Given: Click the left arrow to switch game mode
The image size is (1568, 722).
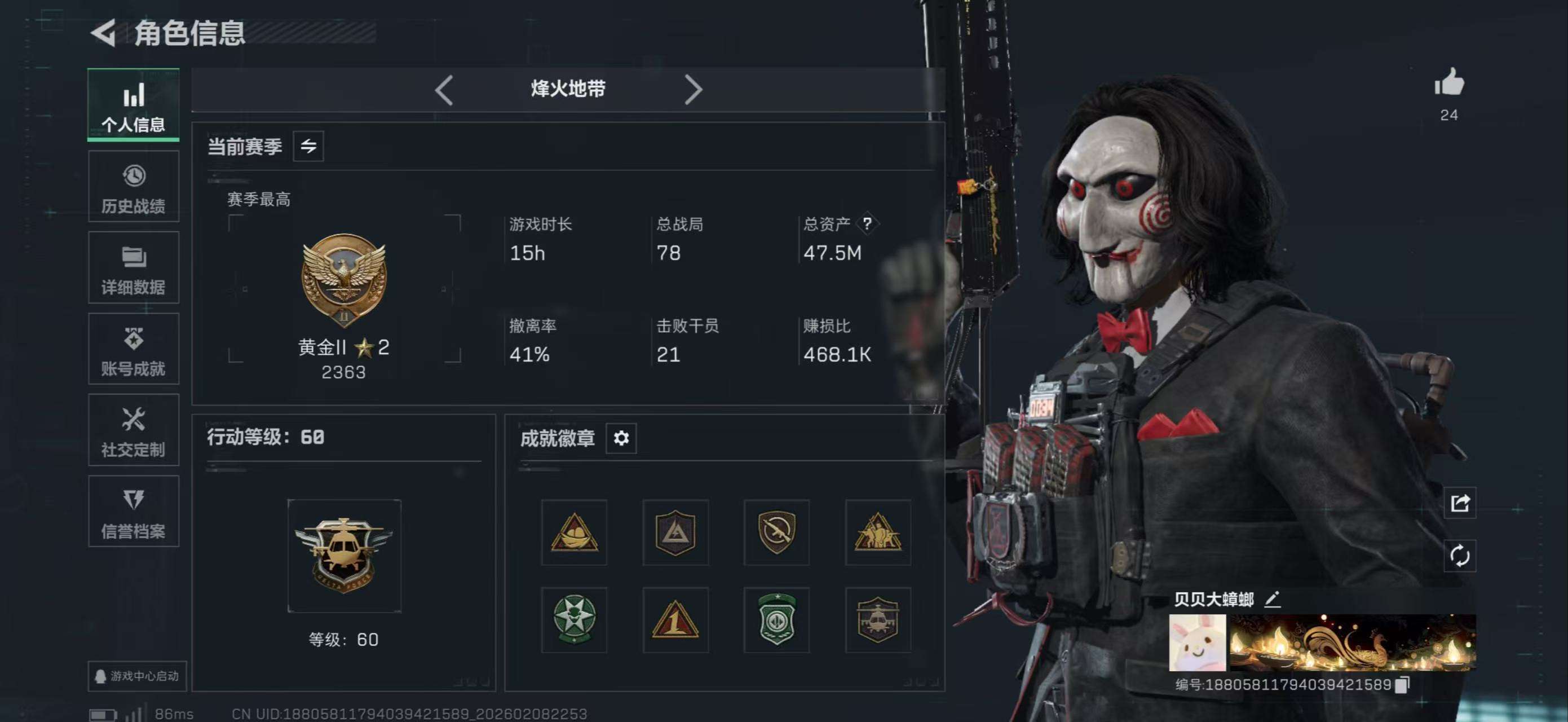Looking at the screenshot, I should 444,90.
